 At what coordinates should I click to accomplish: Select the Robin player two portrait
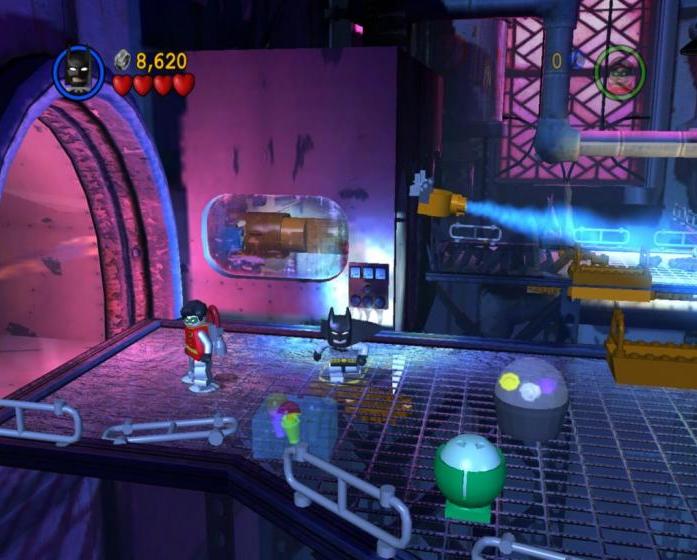click(620, 69)
